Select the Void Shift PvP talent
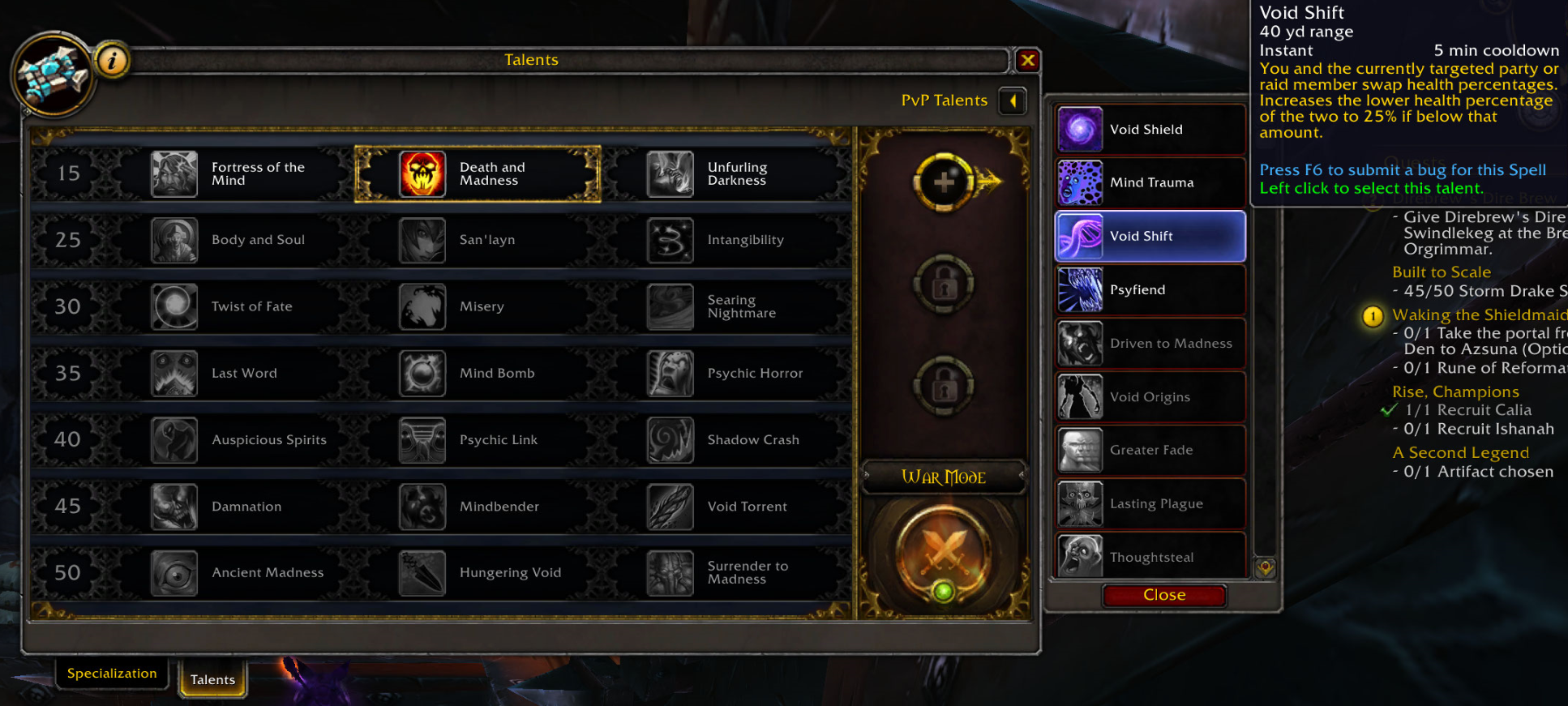Viewport: 1568px width, 706px height. (x=1150, y=237)
